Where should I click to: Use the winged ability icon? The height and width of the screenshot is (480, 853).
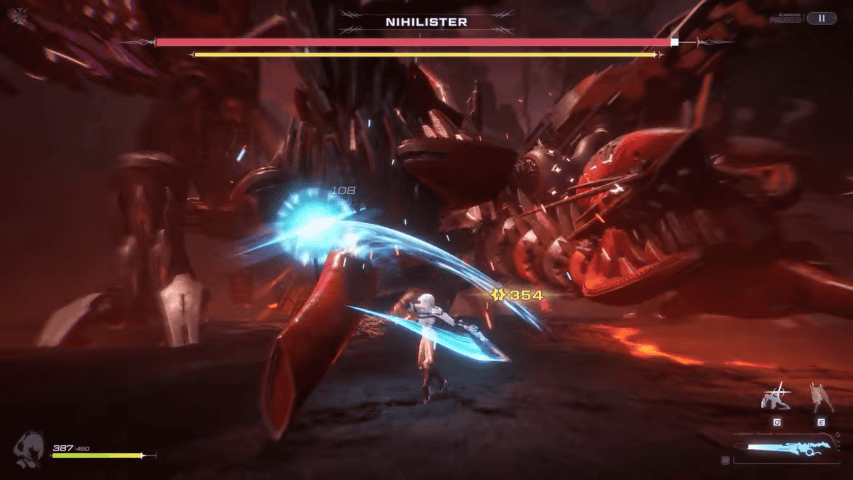820,397
